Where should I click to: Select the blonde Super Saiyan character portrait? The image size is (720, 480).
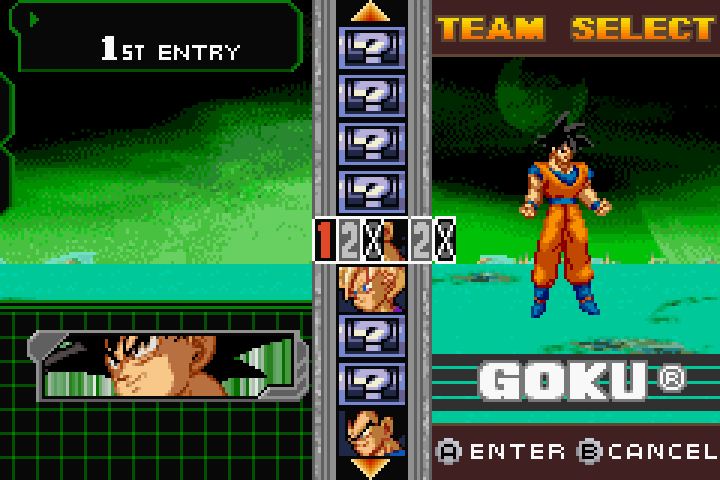pyautogui.click(x=371, y=289)
